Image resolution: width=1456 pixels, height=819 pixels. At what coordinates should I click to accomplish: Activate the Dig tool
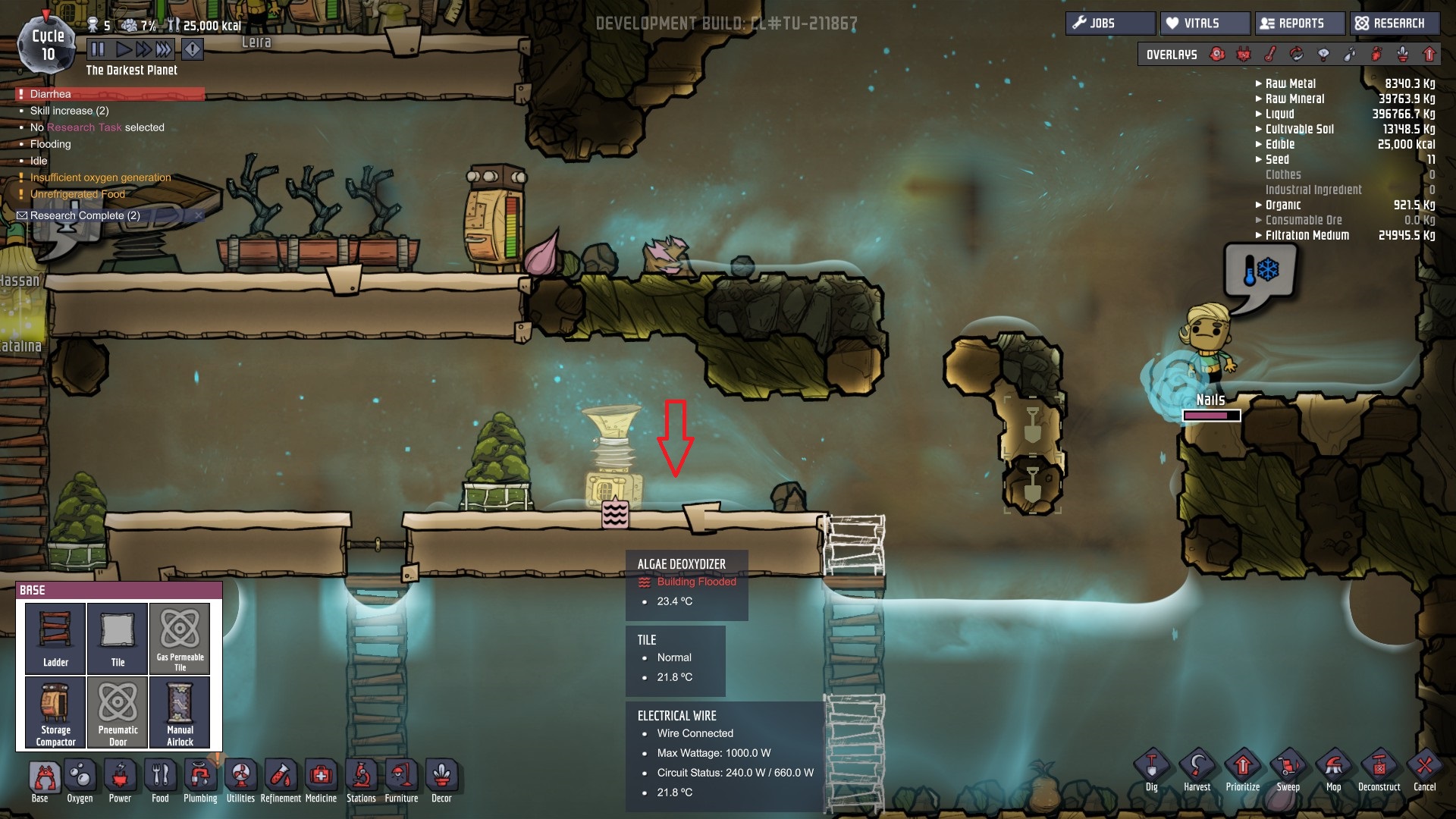[1151, 770]
